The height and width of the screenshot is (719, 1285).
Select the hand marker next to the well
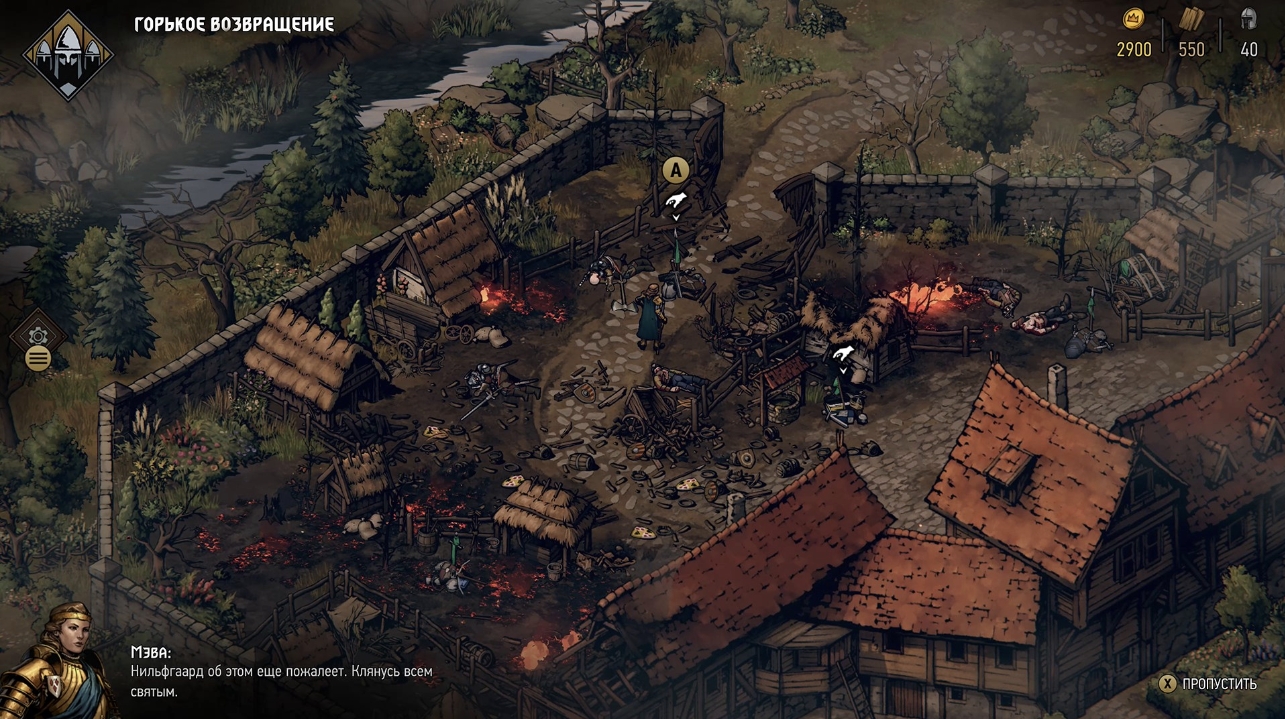click(x=842, y=355)
